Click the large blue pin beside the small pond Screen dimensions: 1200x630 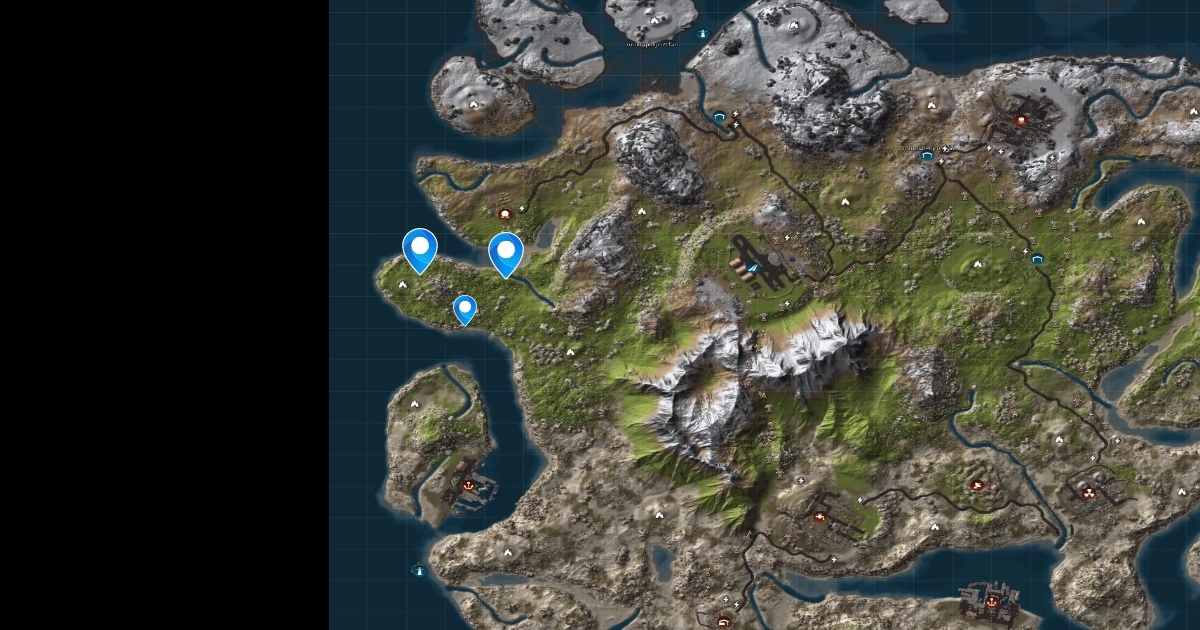[x=506, y=252]
